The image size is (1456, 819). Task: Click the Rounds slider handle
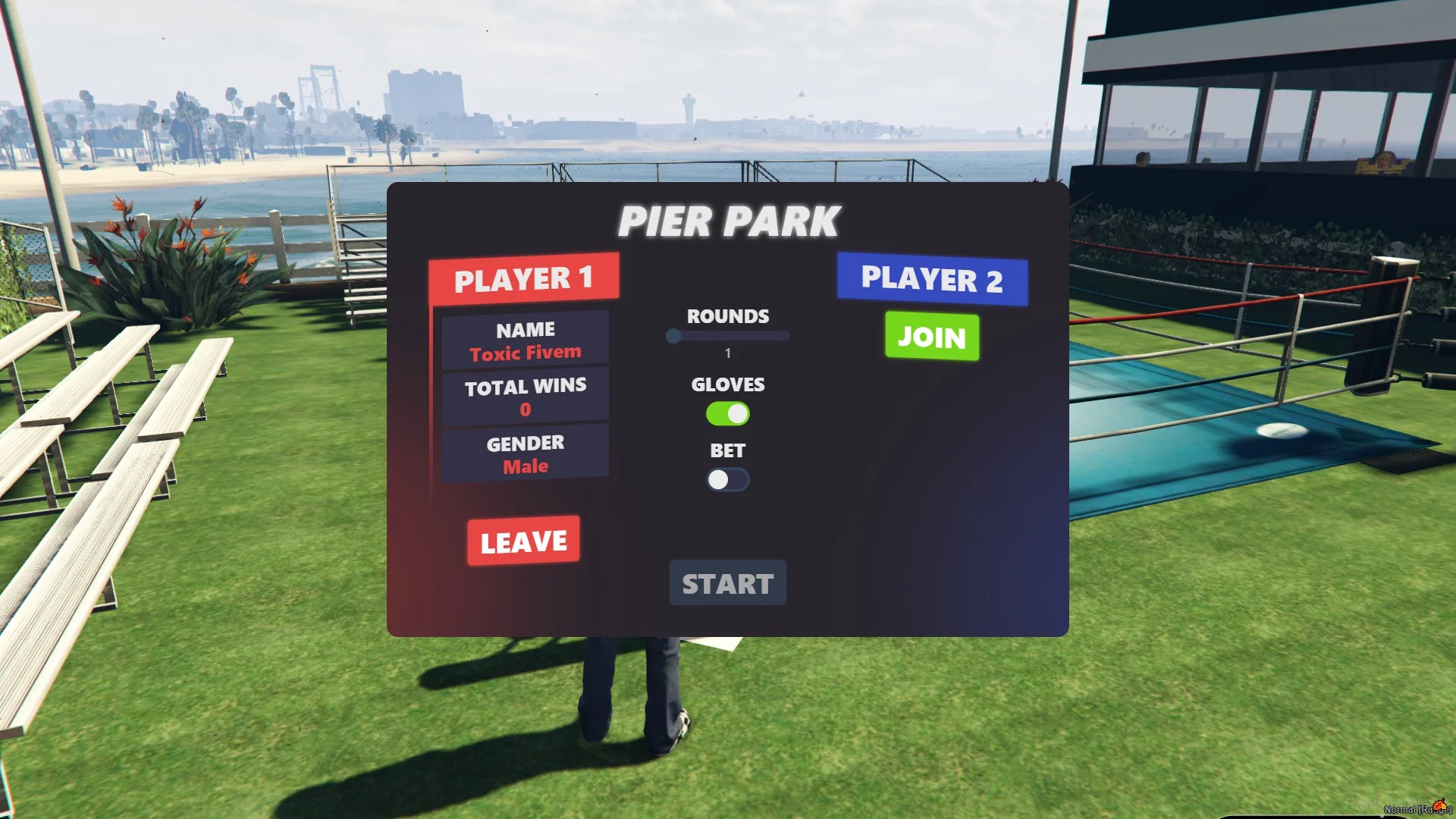(673, 336)
